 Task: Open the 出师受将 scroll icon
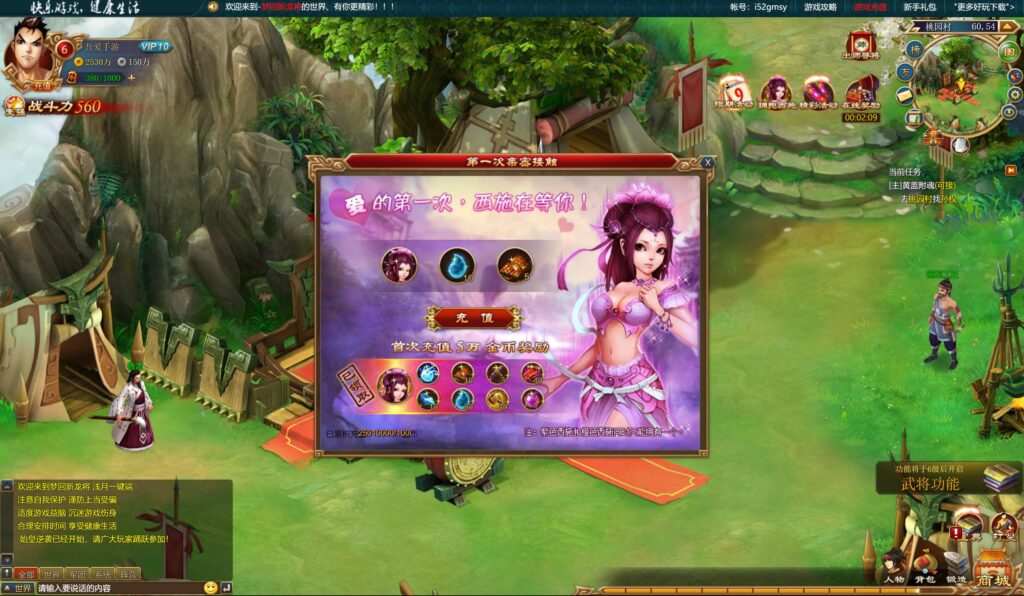[860, 44]
